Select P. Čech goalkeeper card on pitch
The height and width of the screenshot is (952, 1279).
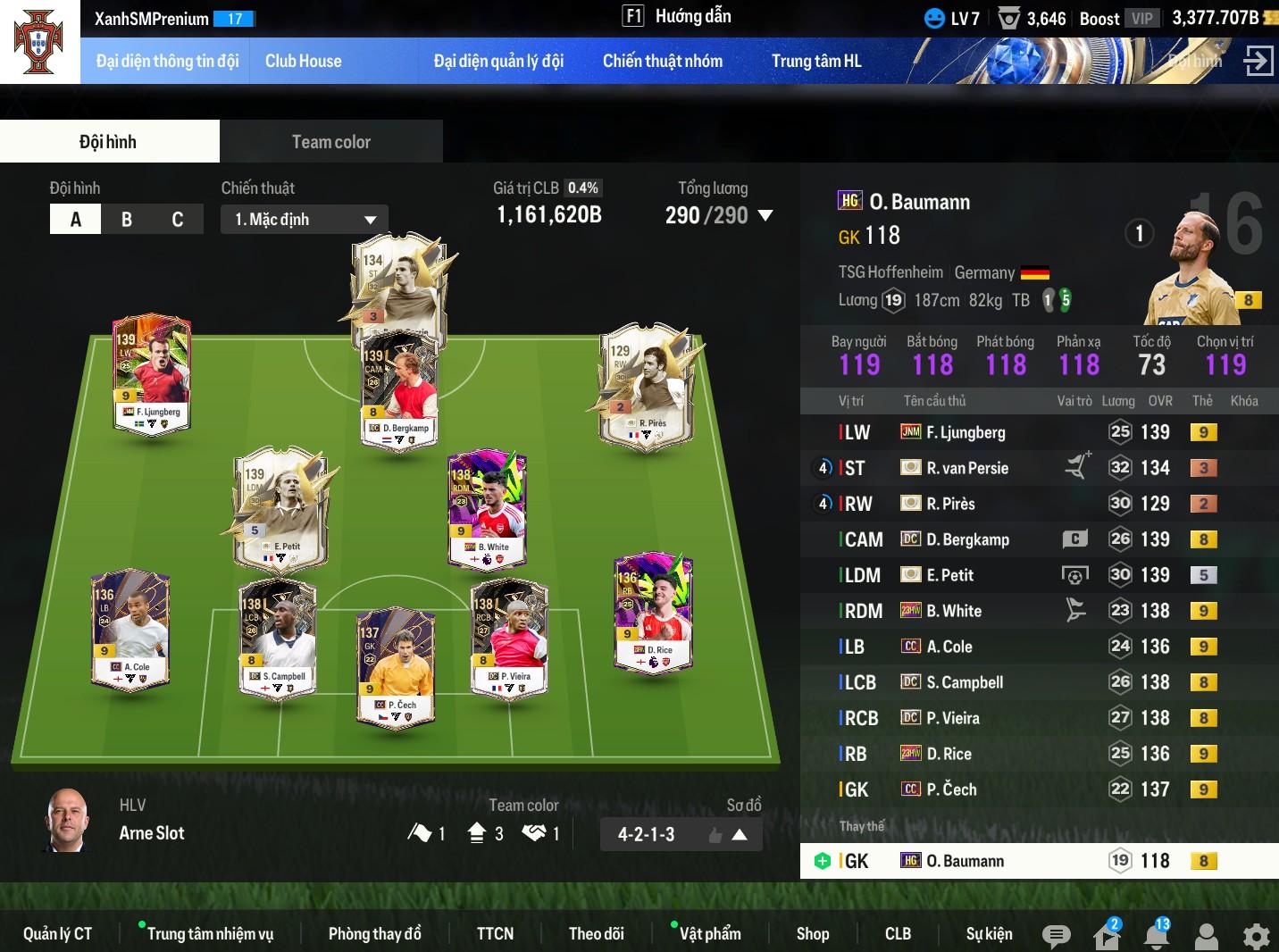click(396, 665)
